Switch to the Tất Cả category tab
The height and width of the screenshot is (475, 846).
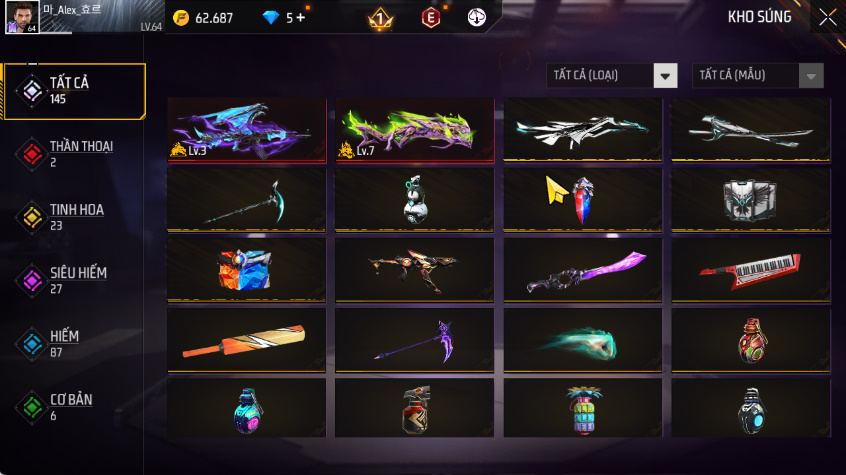pyautogui.click(x=74, y=91)
